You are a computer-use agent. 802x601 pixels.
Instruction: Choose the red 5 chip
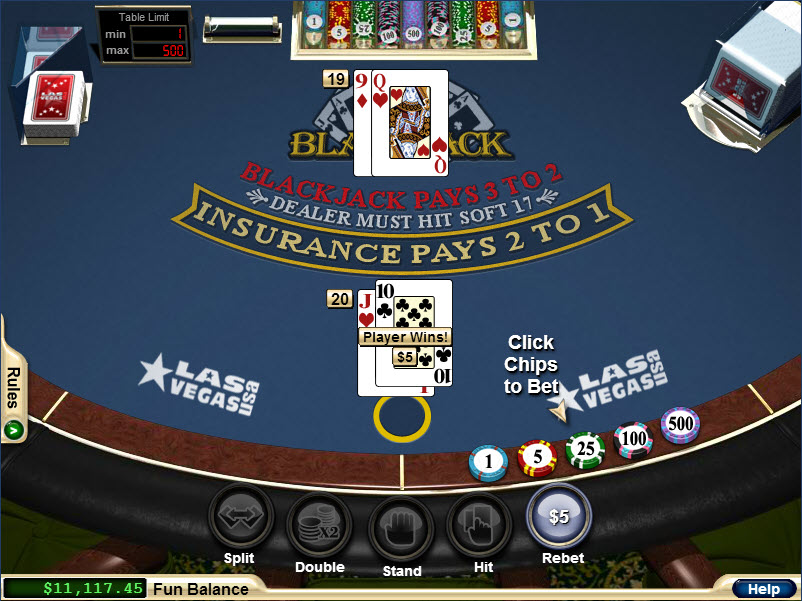[537, 457]
